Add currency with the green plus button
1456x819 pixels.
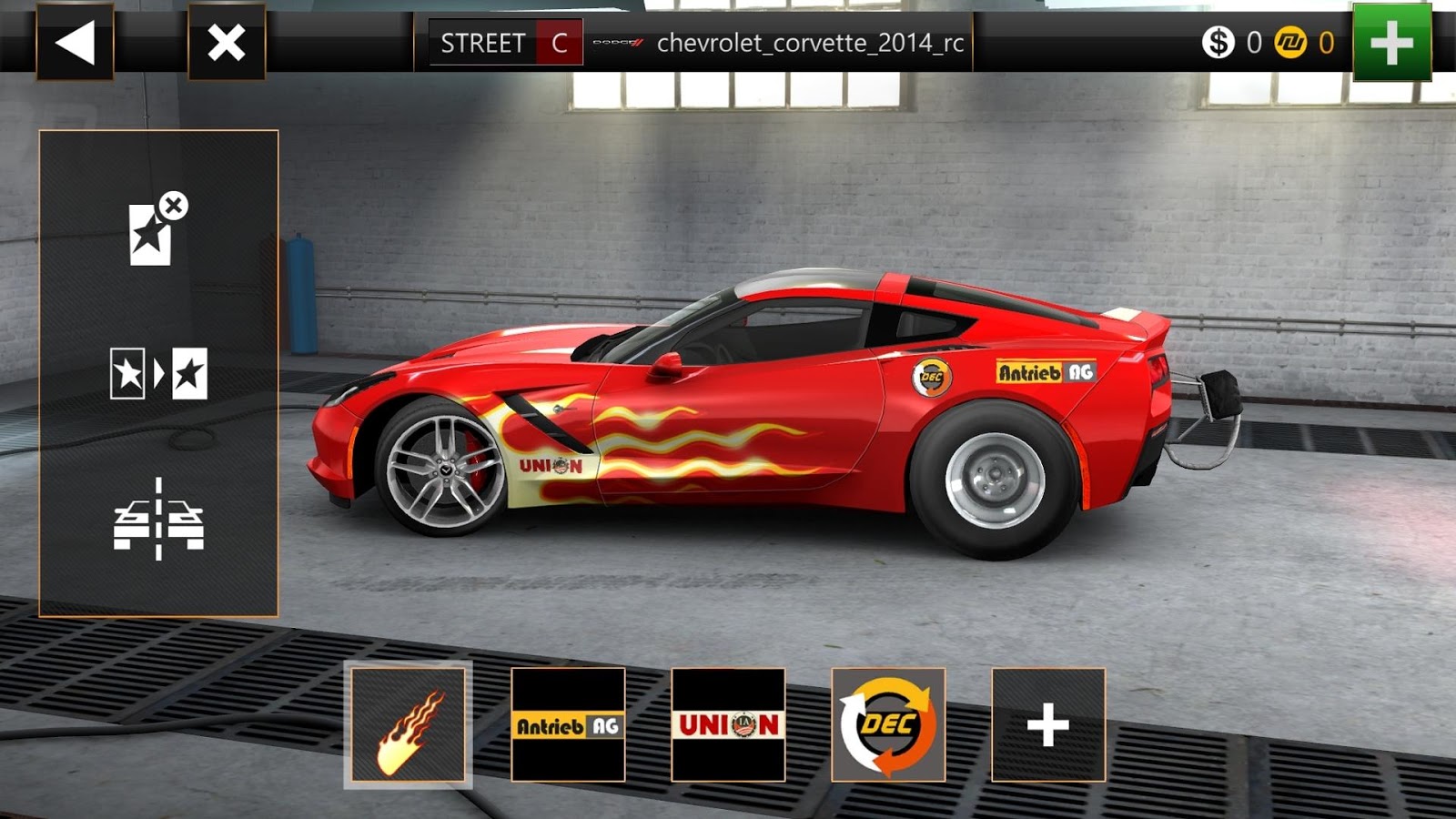(1390, 40)
